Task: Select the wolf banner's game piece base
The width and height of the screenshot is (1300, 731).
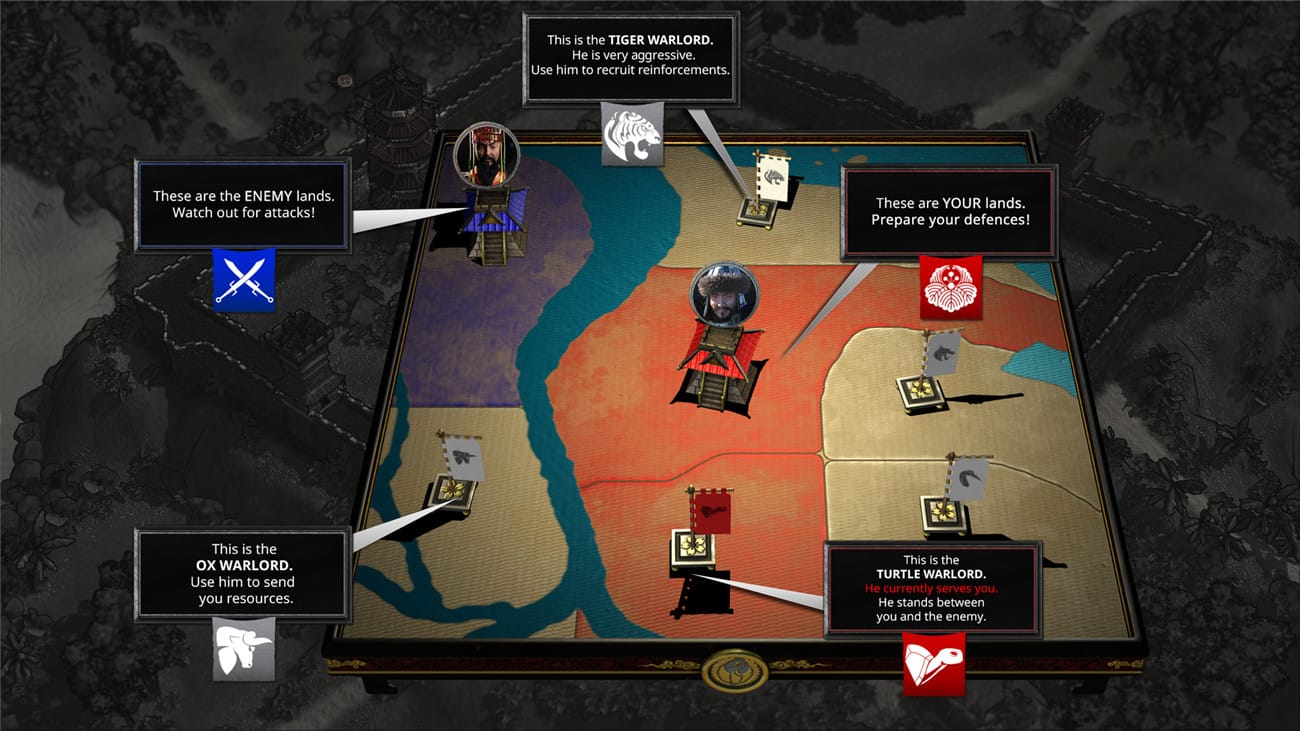Action: [918, 390]
